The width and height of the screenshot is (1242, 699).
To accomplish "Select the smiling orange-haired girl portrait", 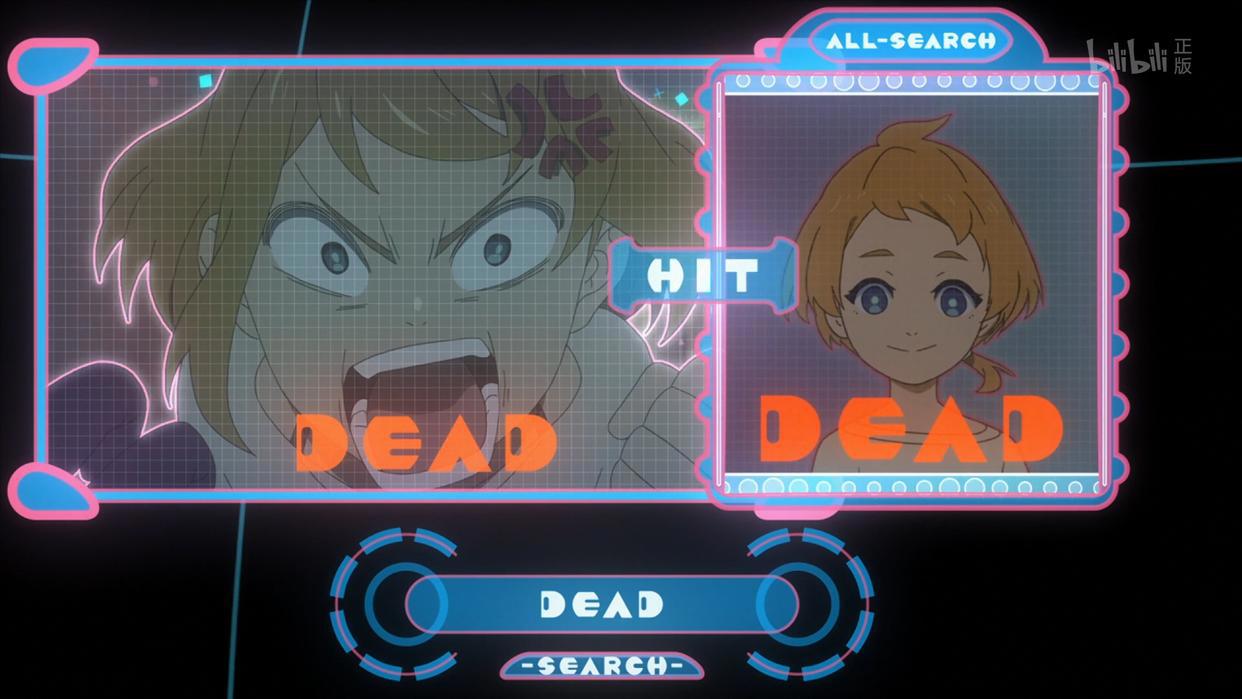I will coord(912,285).
